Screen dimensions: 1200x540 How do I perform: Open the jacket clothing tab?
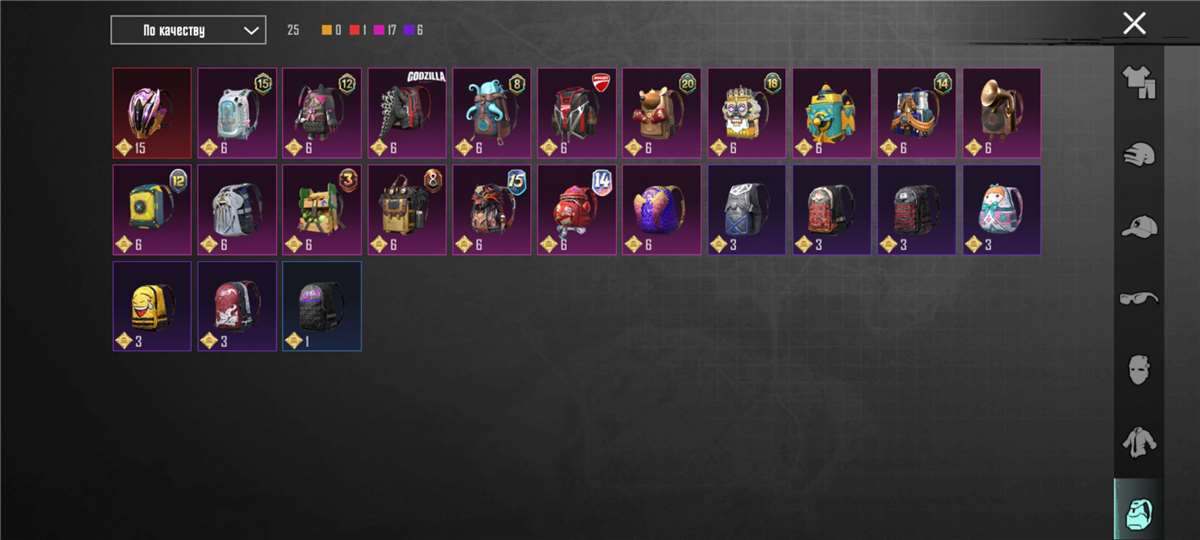(1138, 441)
